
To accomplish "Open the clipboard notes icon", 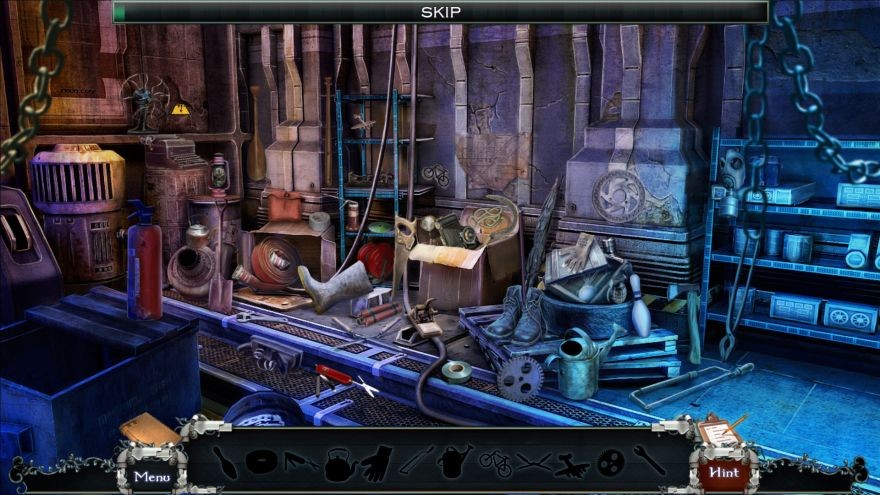I will 718,430.
